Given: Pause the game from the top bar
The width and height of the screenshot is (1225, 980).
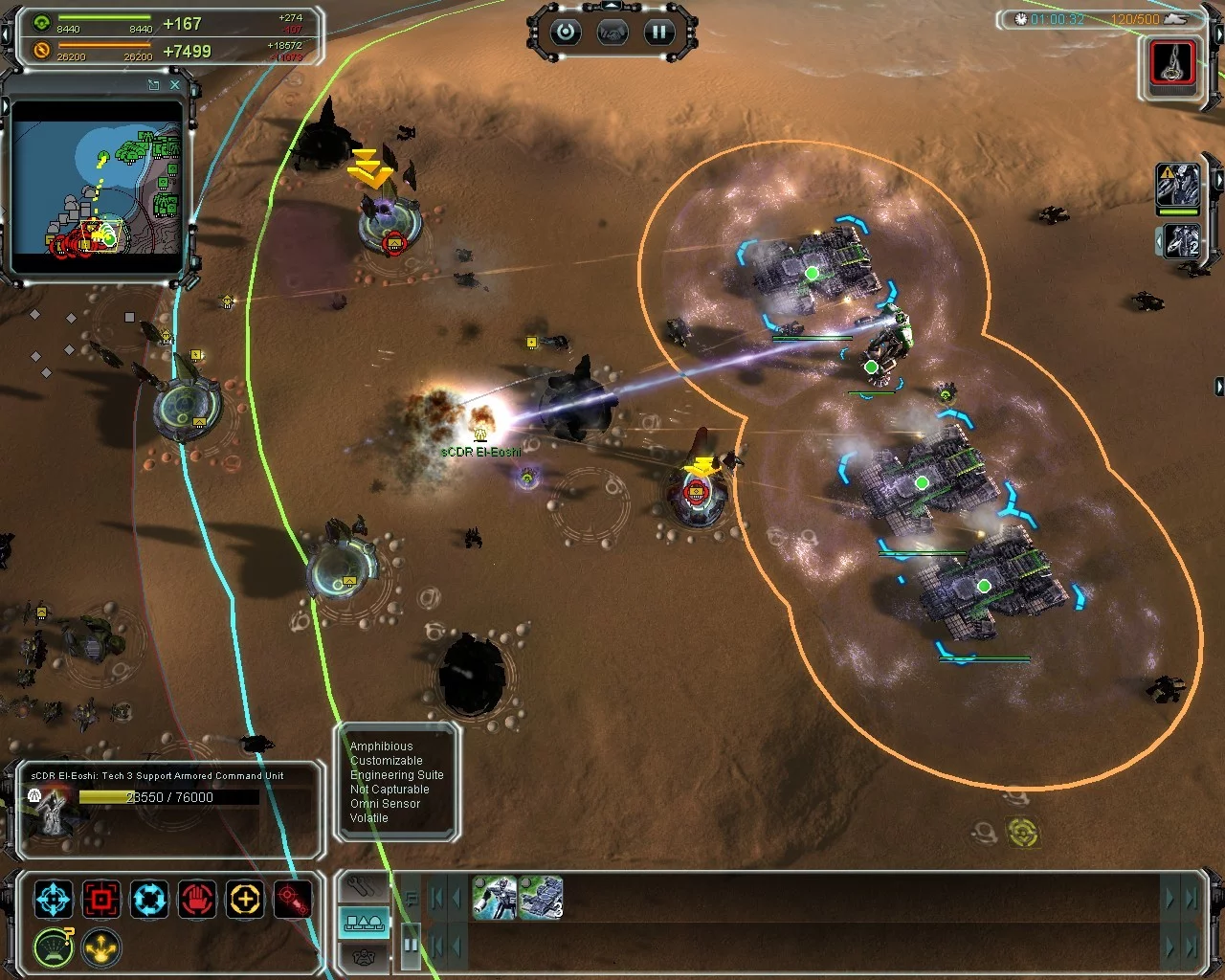Looking at the screenshot, I should pos(658,33).
